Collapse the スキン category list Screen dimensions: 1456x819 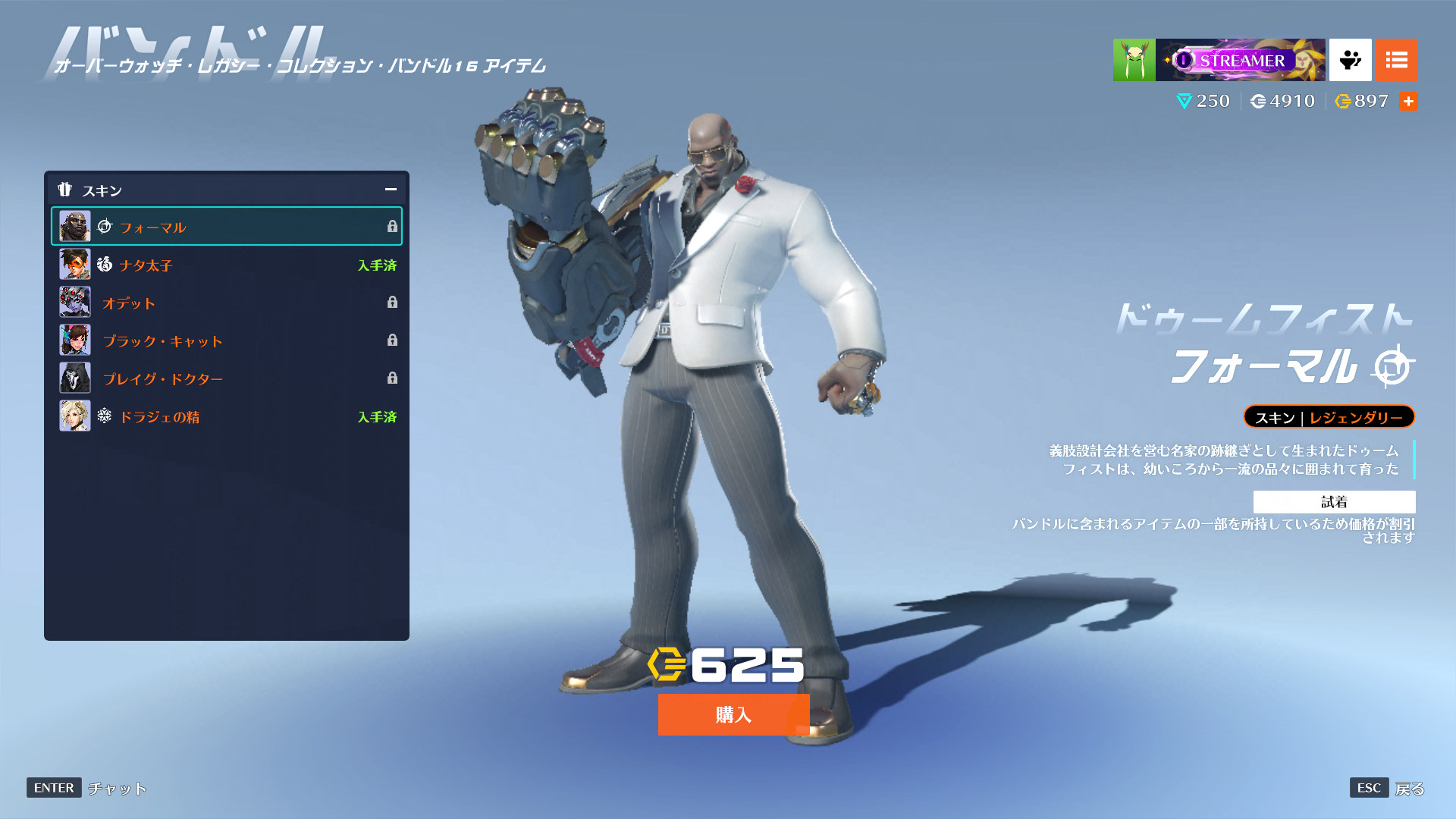tap(391, 190)
